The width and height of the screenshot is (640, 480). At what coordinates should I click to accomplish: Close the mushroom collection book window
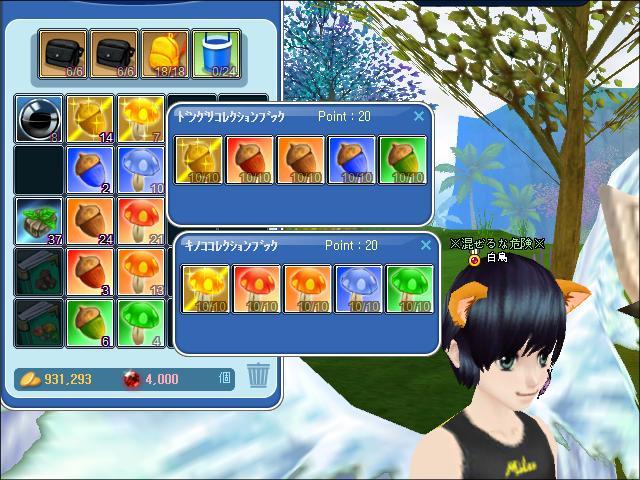[425, 245]
